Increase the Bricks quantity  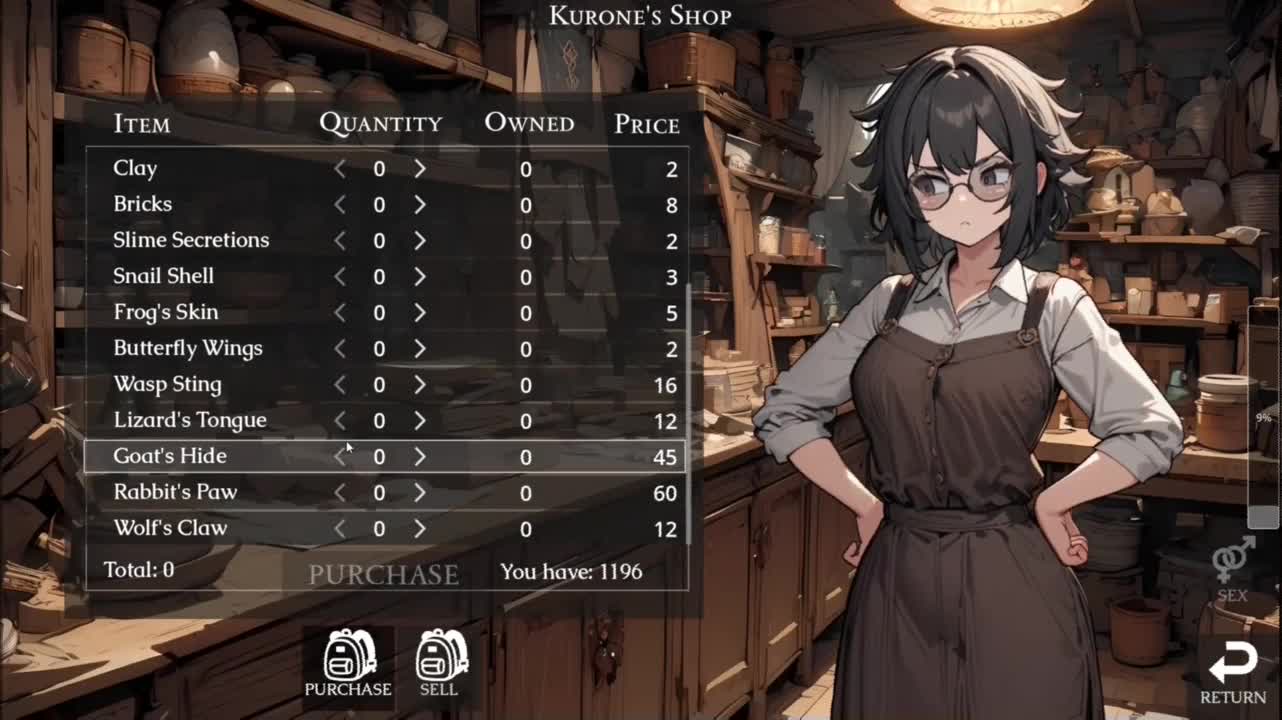pyautogui.click(x=420, y=205)
